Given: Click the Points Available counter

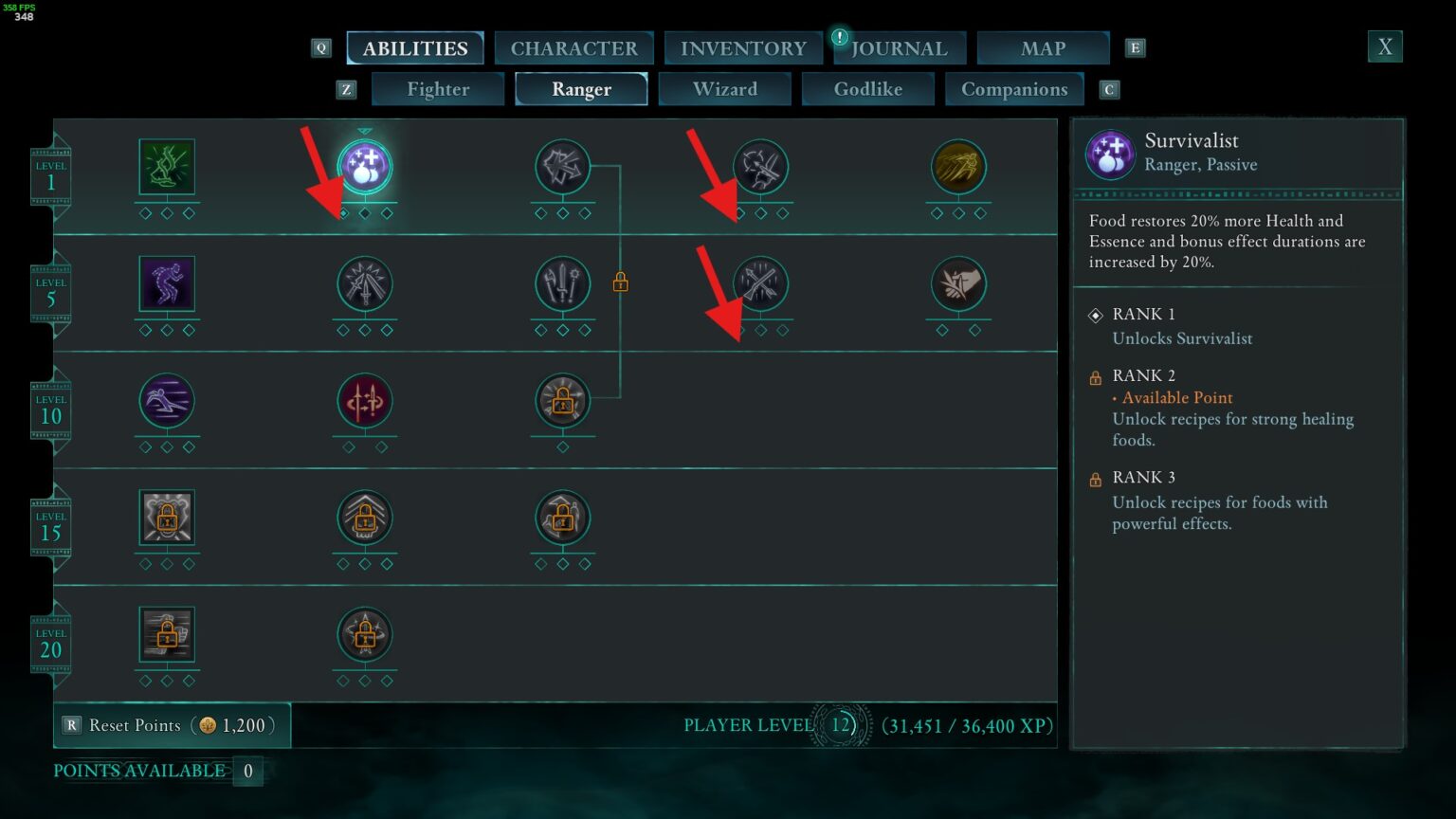Looking at the screenshot, I should (248, 772).
